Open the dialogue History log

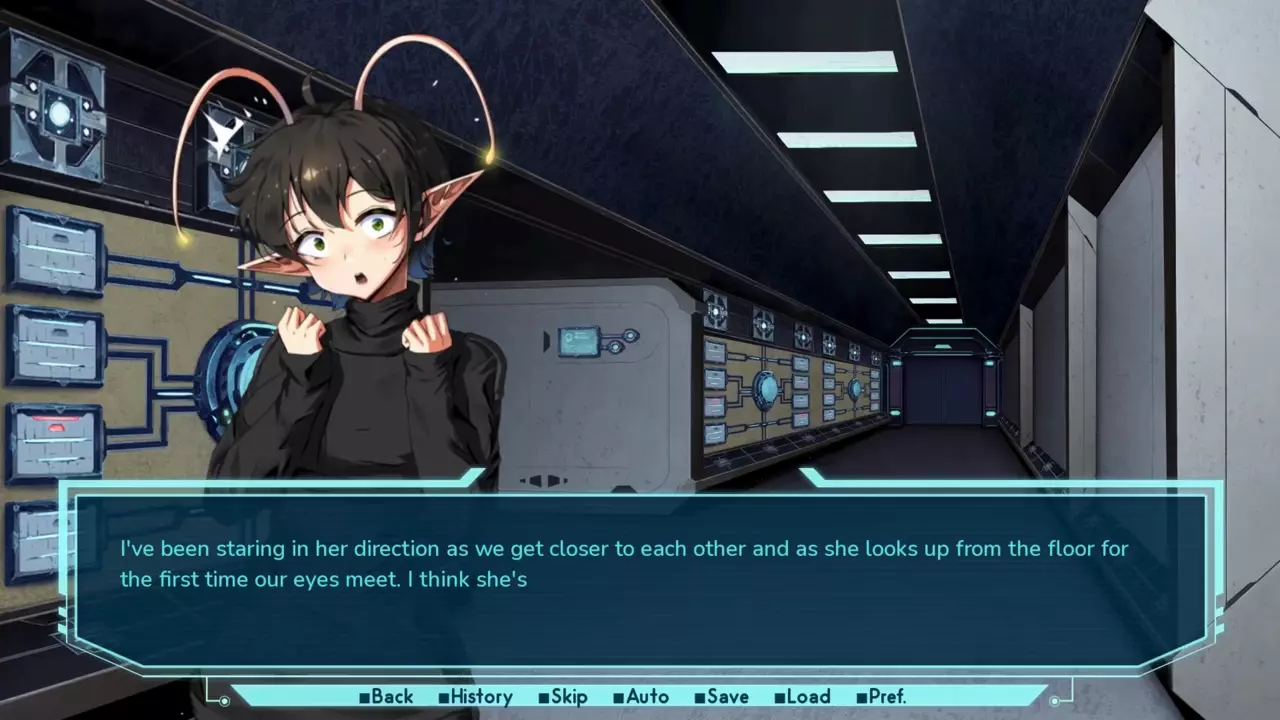475,697
